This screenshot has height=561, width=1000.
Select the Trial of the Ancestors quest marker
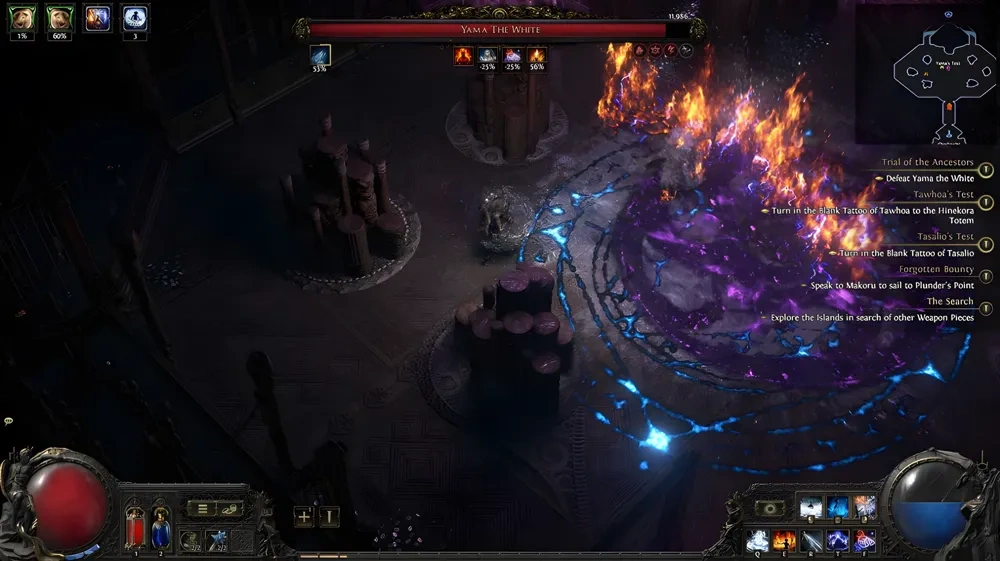pos(985,170)
